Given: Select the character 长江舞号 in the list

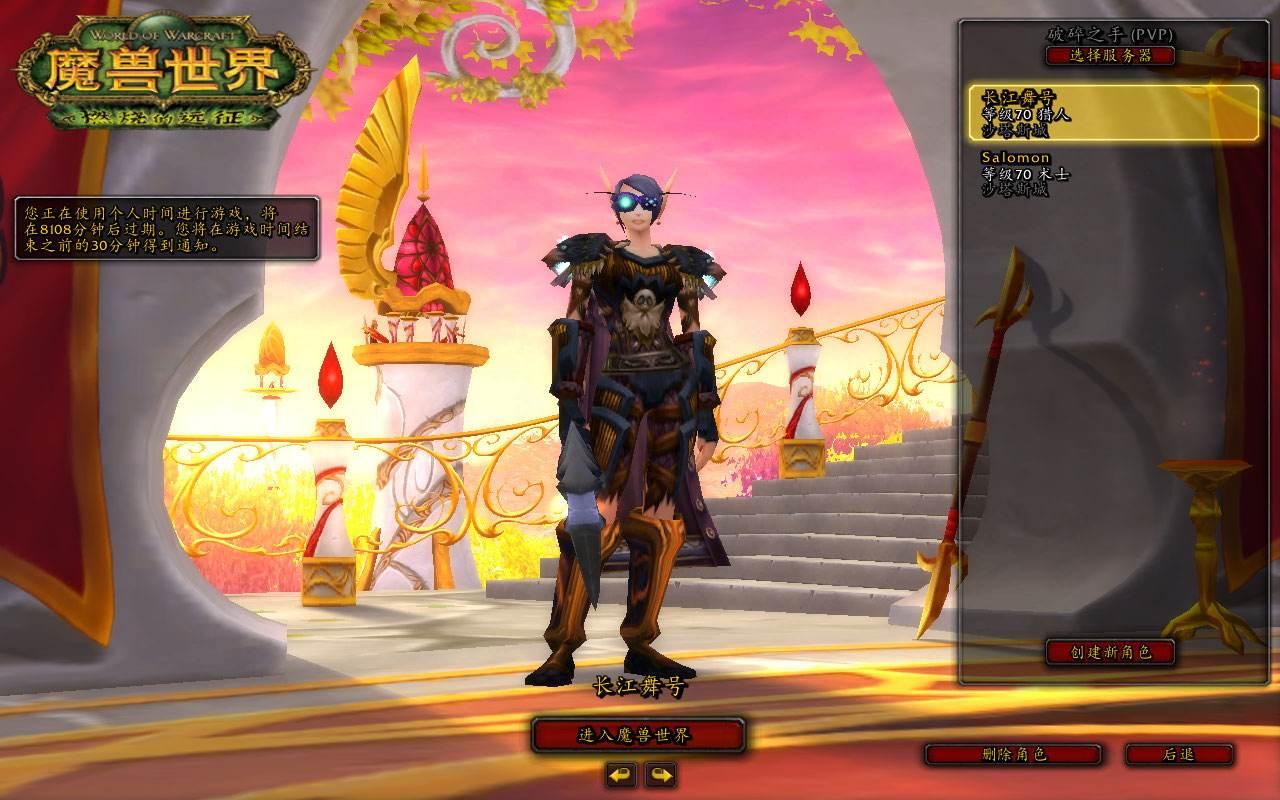Looking at the screenshot, I should 1113,113.
